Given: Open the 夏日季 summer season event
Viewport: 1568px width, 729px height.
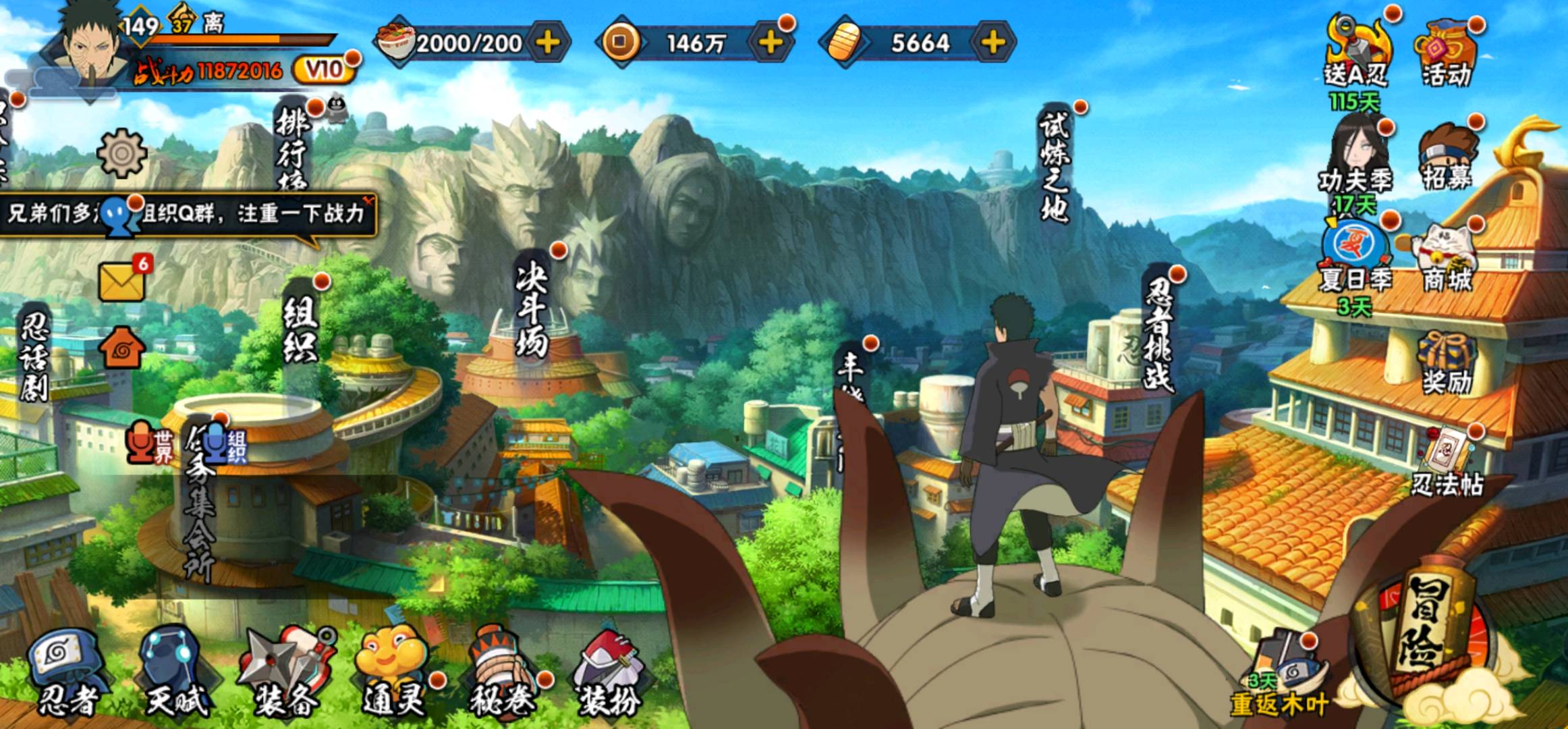Looking at the screenshot, I should tap(1356, 260).
